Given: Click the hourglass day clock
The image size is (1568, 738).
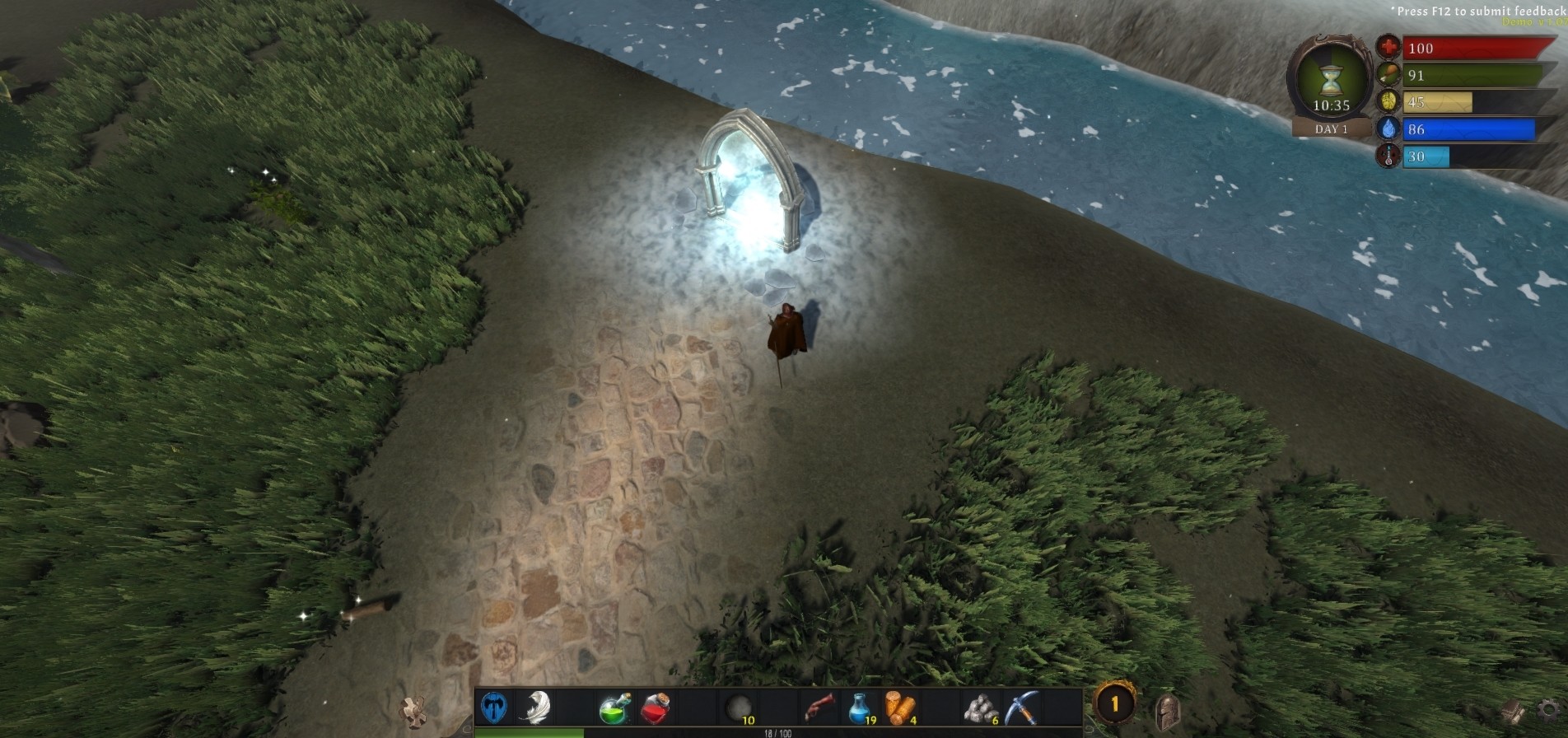Looking at the screenshot, I should pos(1331,82).
